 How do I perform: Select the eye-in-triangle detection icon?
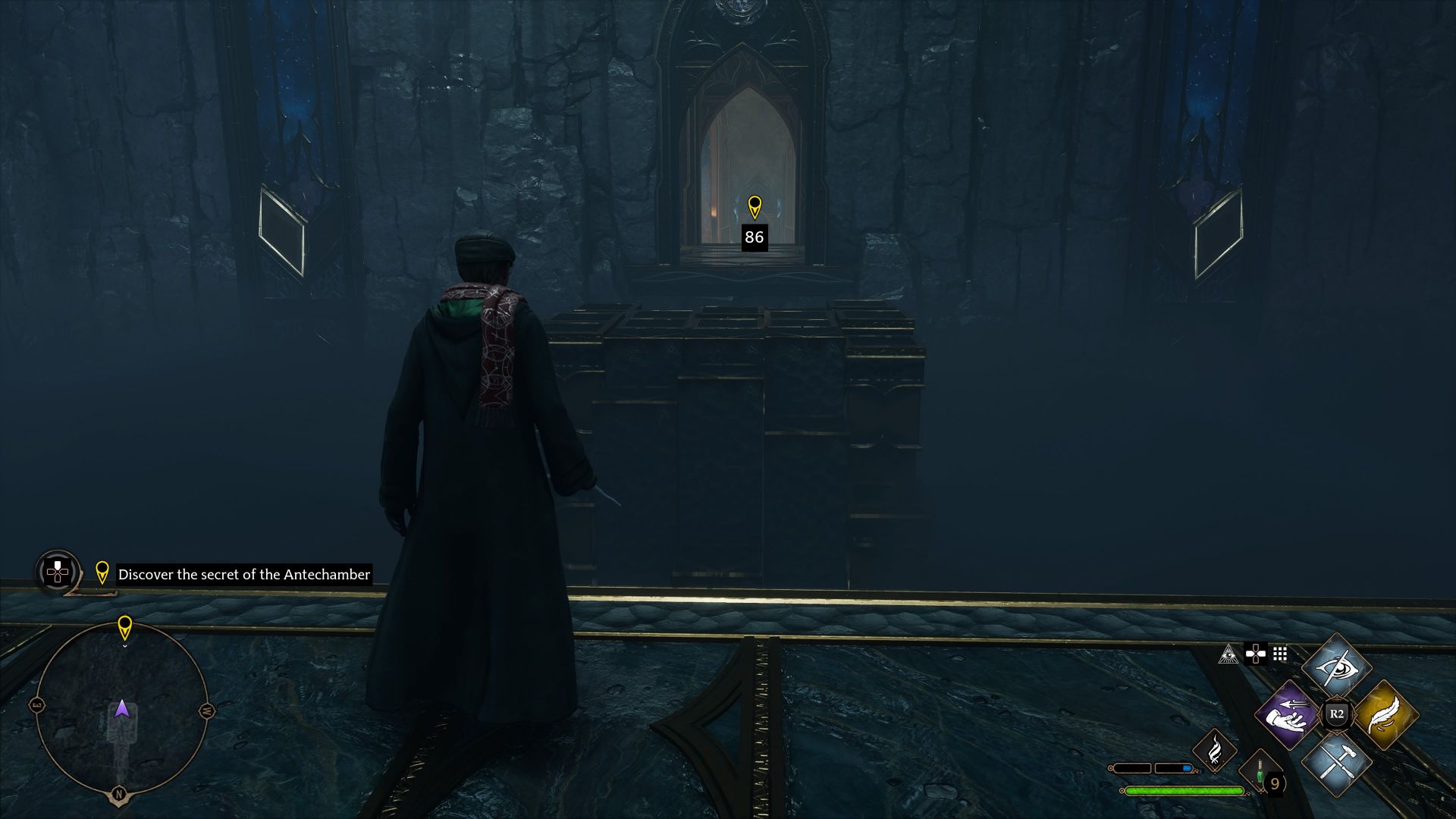coord(1228,655)
